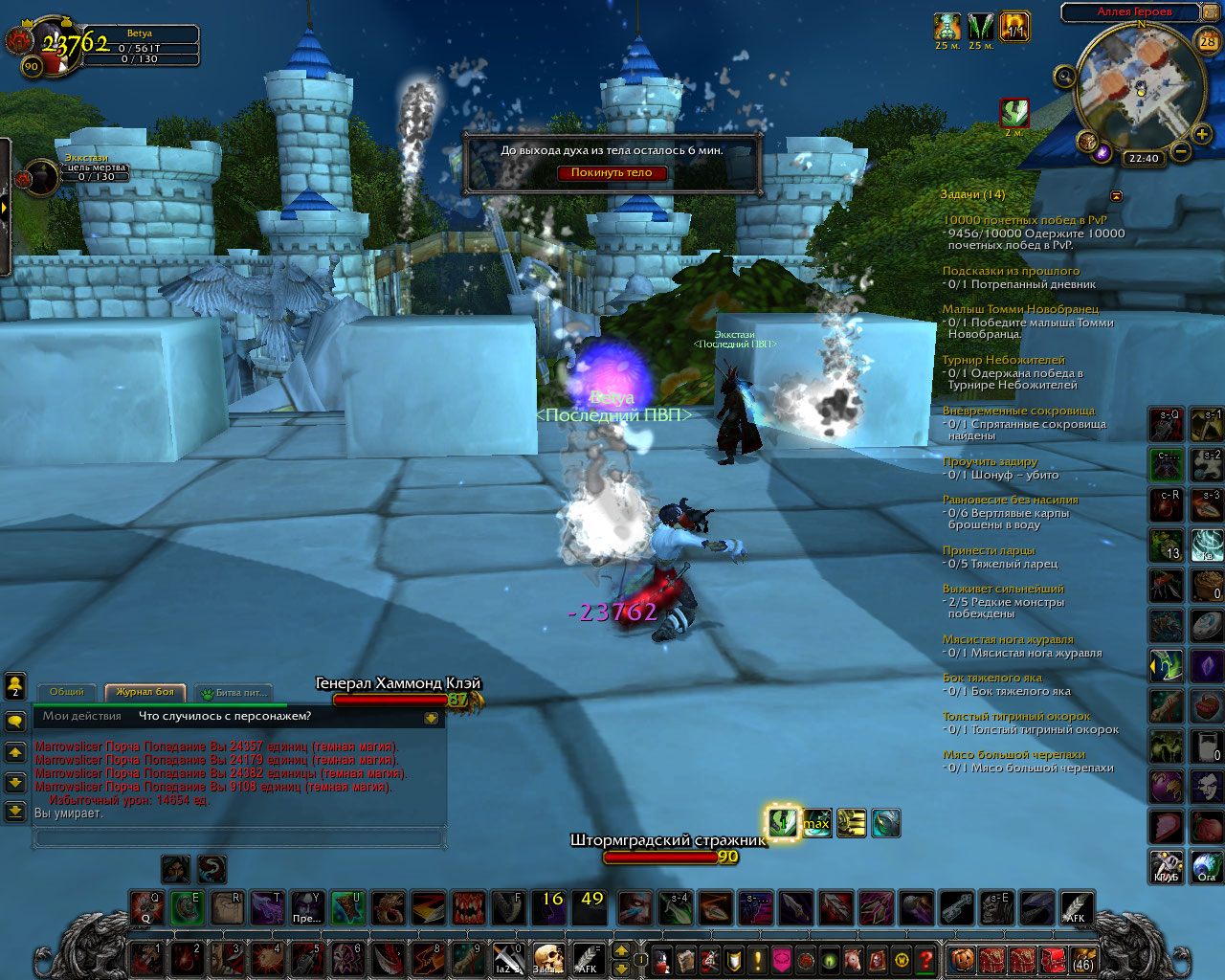Switch to the 'Общий' chat tab

(x=67, y=692)
